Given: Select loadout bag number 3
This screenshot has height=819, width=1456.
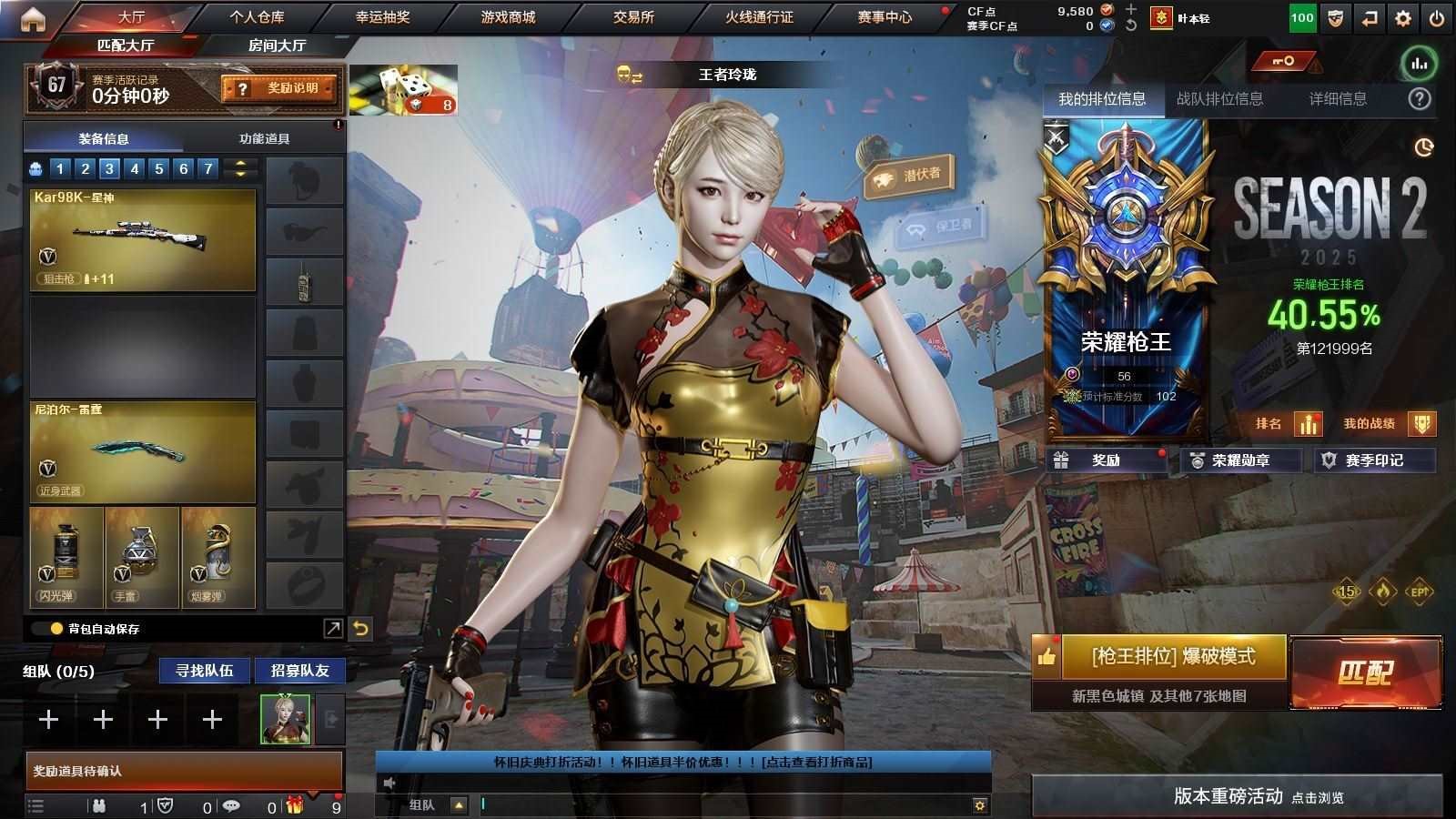Looking at the screenshot, I should 109,168.
